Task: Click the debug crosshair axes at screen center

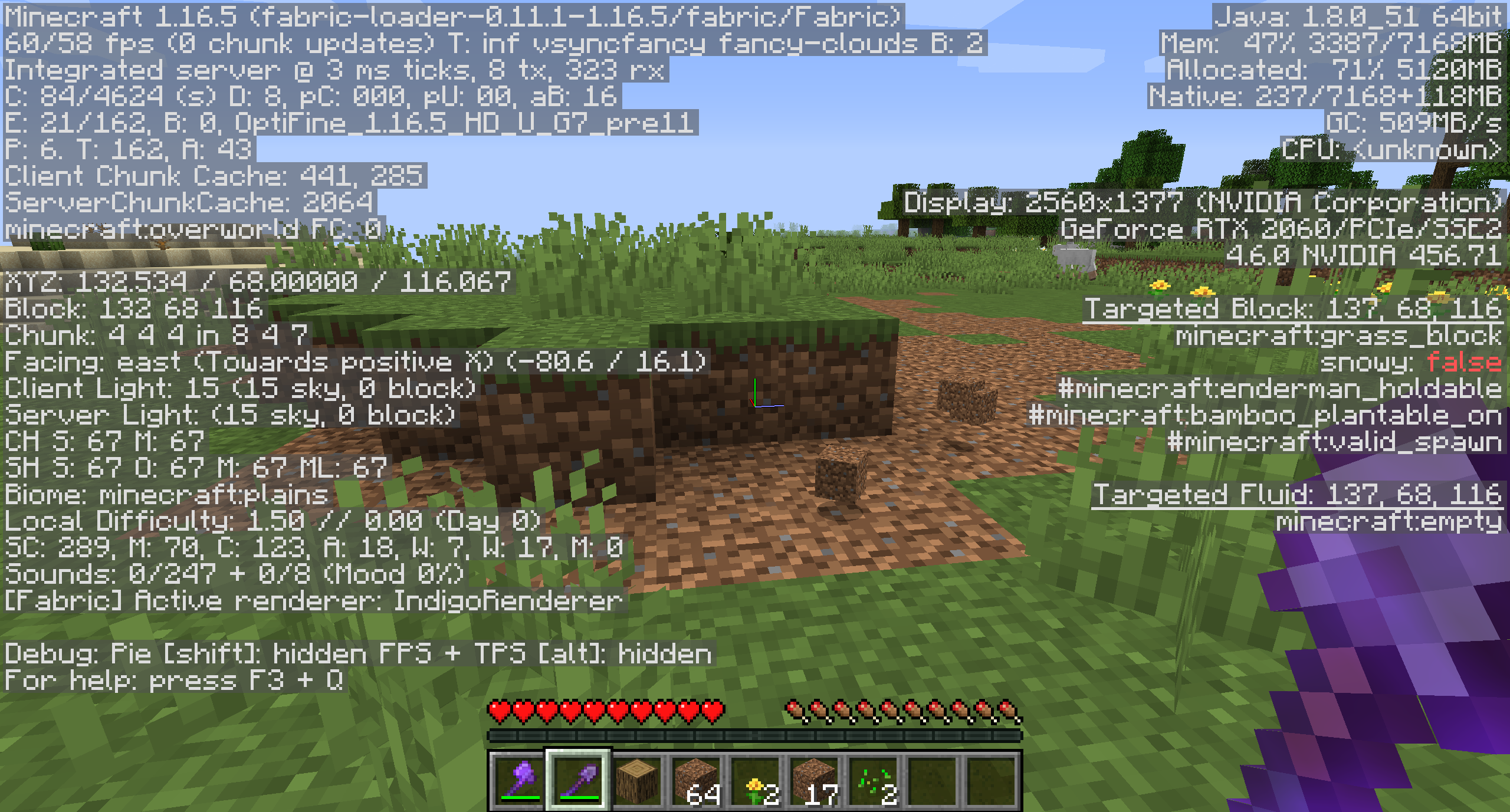Action: tap(754, 406)
